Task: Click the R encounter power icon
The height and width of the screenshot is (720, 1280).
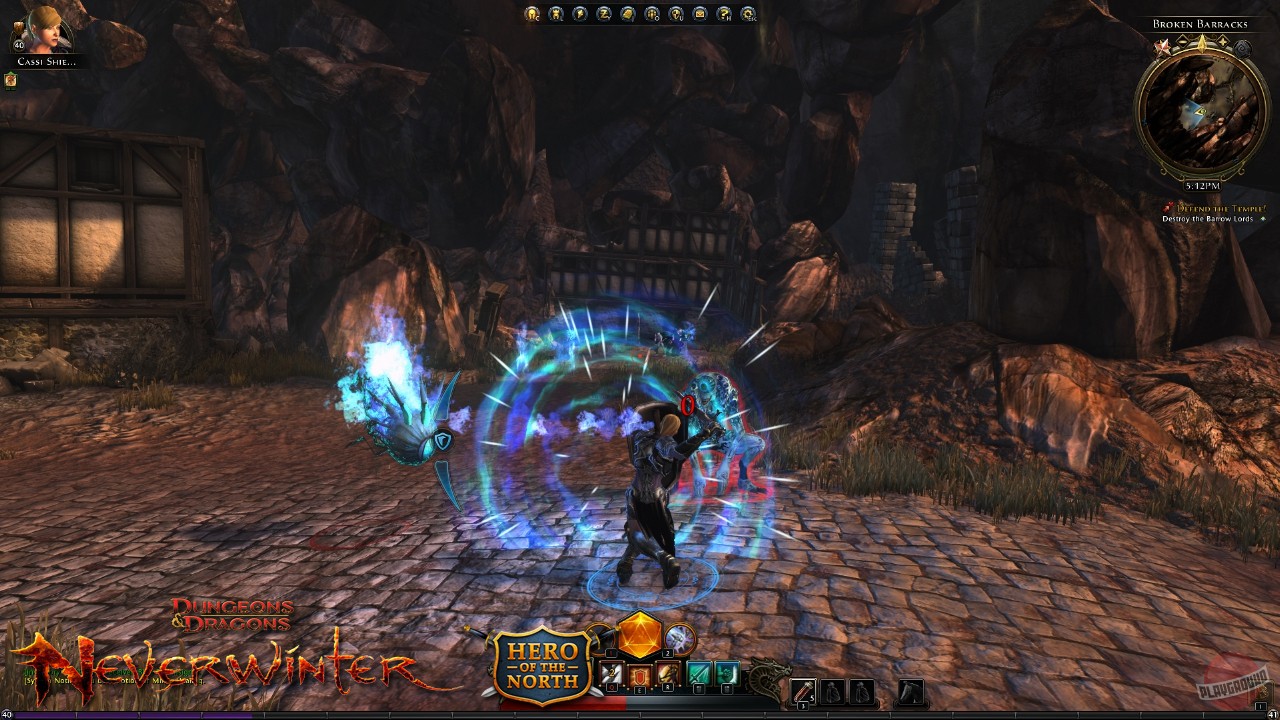Action: [667, 673]
